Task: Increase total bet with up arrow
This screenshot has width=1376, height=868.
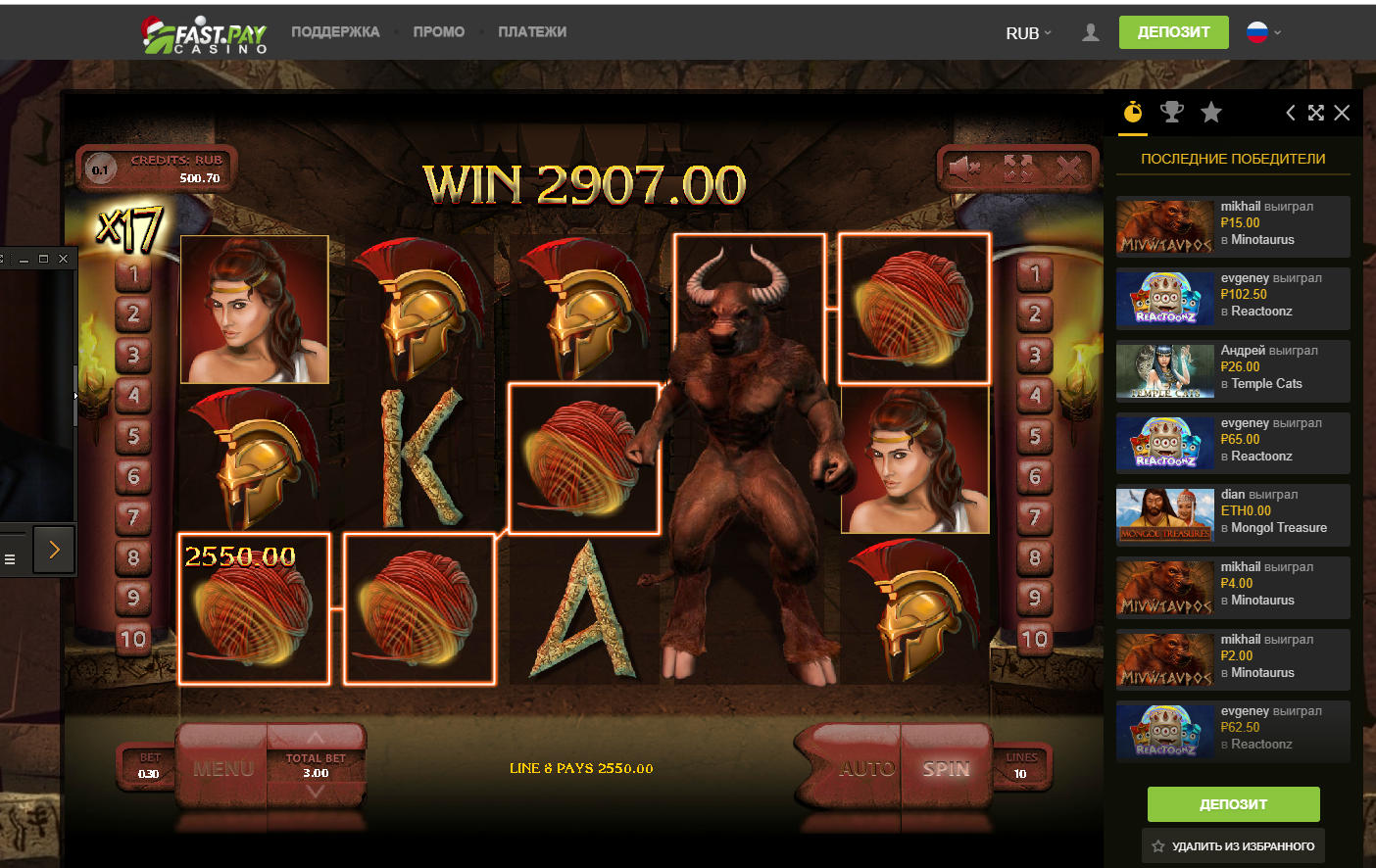Action: 316,738
